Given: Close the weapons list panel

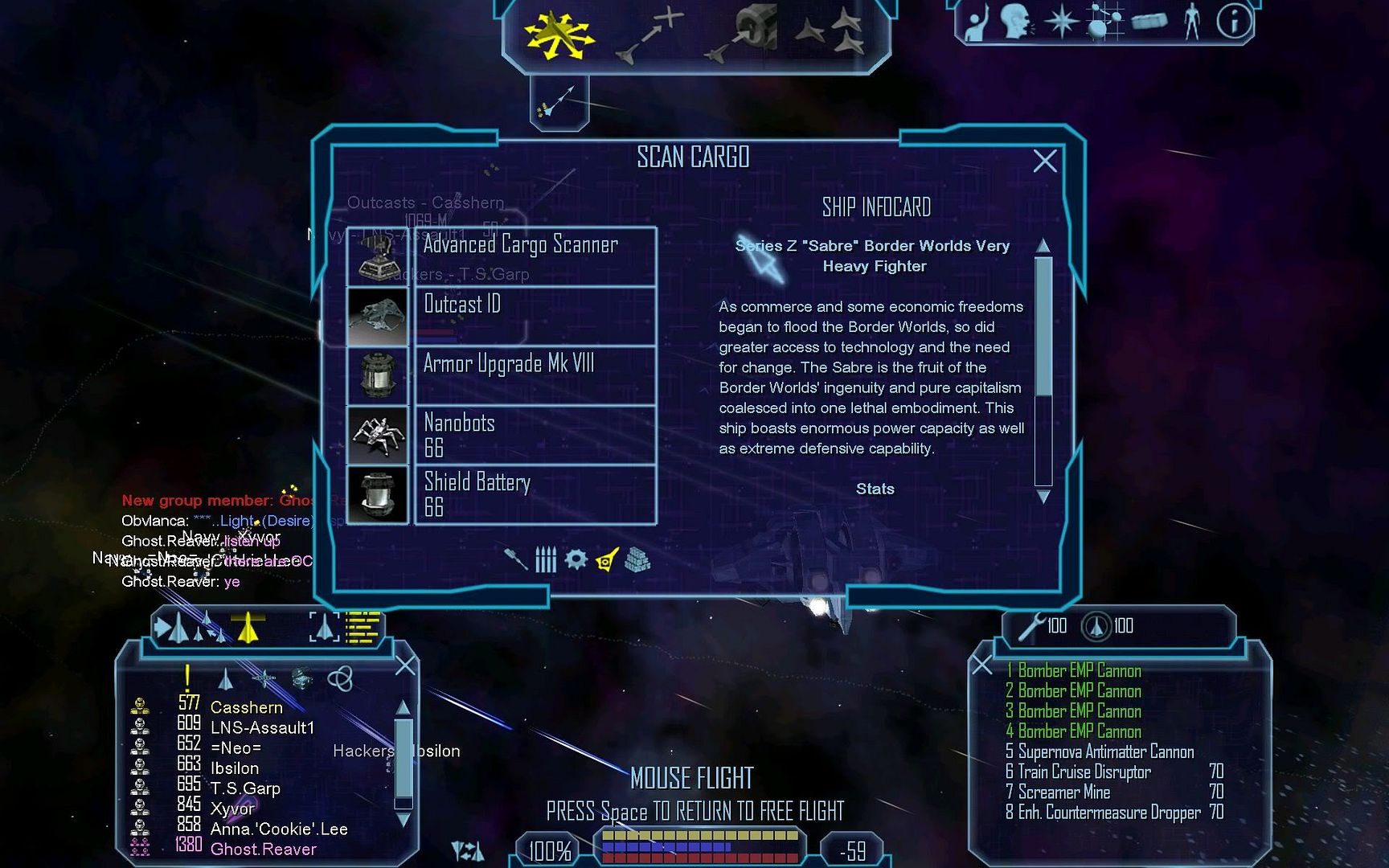Looking at the screenshot, I should (x=982, y=665).
